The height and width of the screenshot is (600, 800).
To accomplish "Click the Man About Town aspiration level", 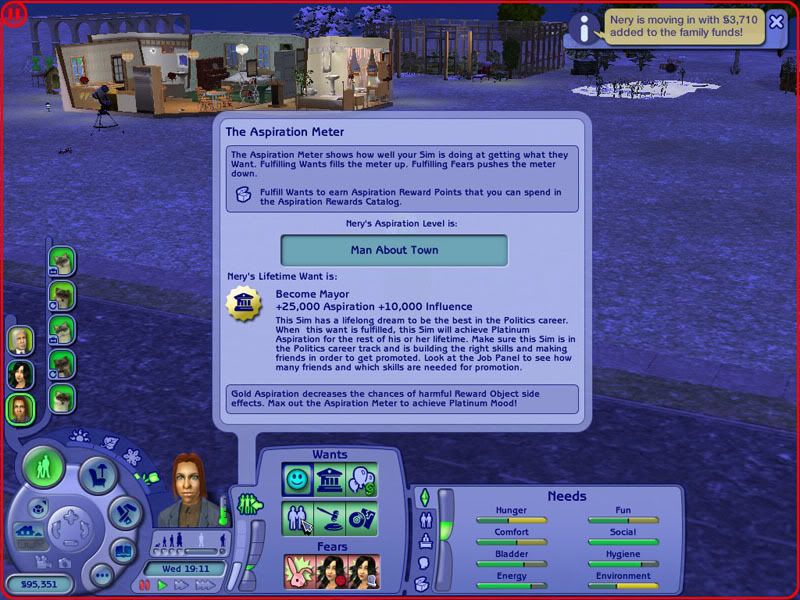I will 394,250.
